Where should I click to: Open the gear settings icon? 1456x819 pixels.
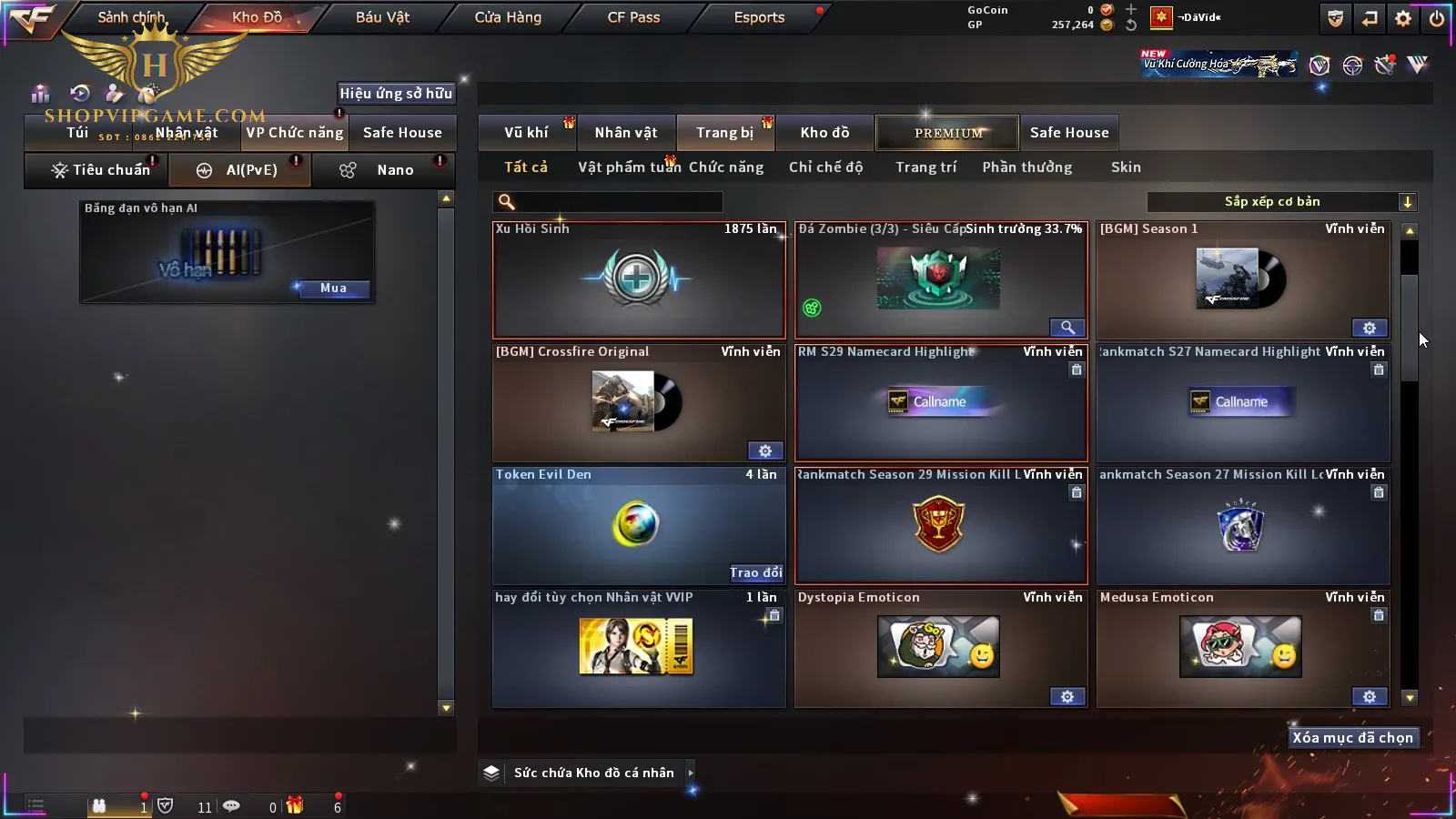tap(1403, 18)
